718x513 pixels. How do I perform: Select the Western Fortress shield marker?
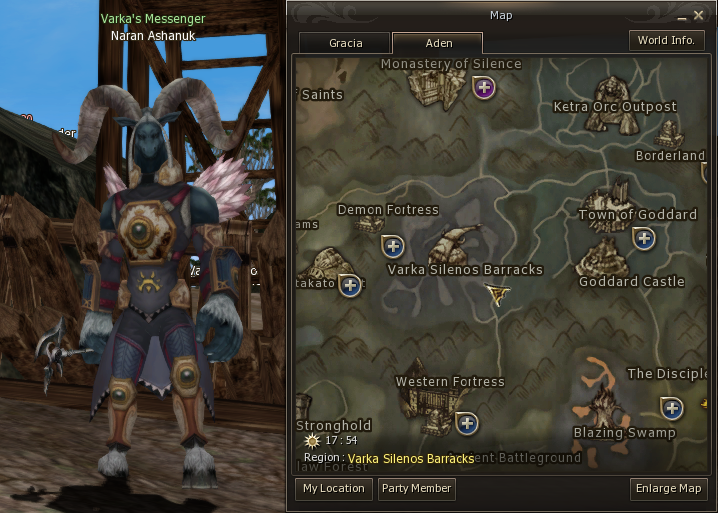point(467,424)
